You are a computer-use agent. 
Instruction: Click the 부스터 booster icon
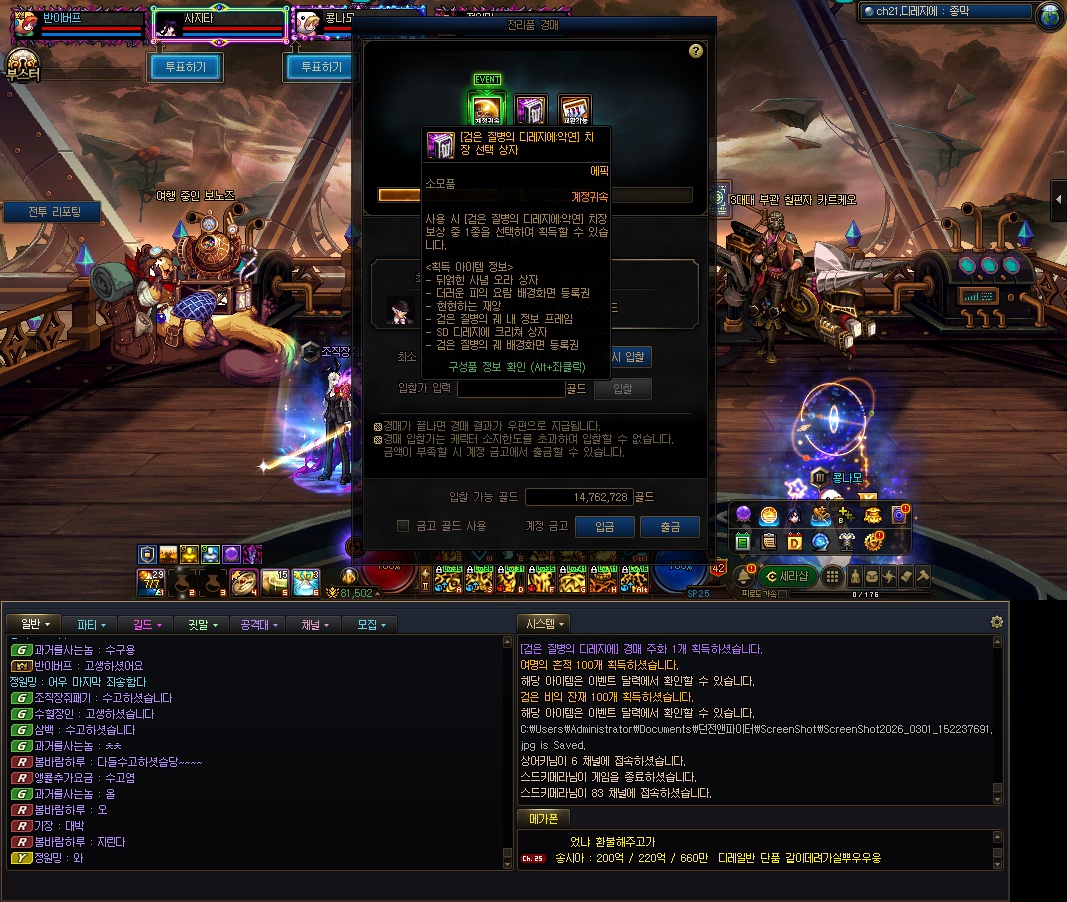(22, 64)
